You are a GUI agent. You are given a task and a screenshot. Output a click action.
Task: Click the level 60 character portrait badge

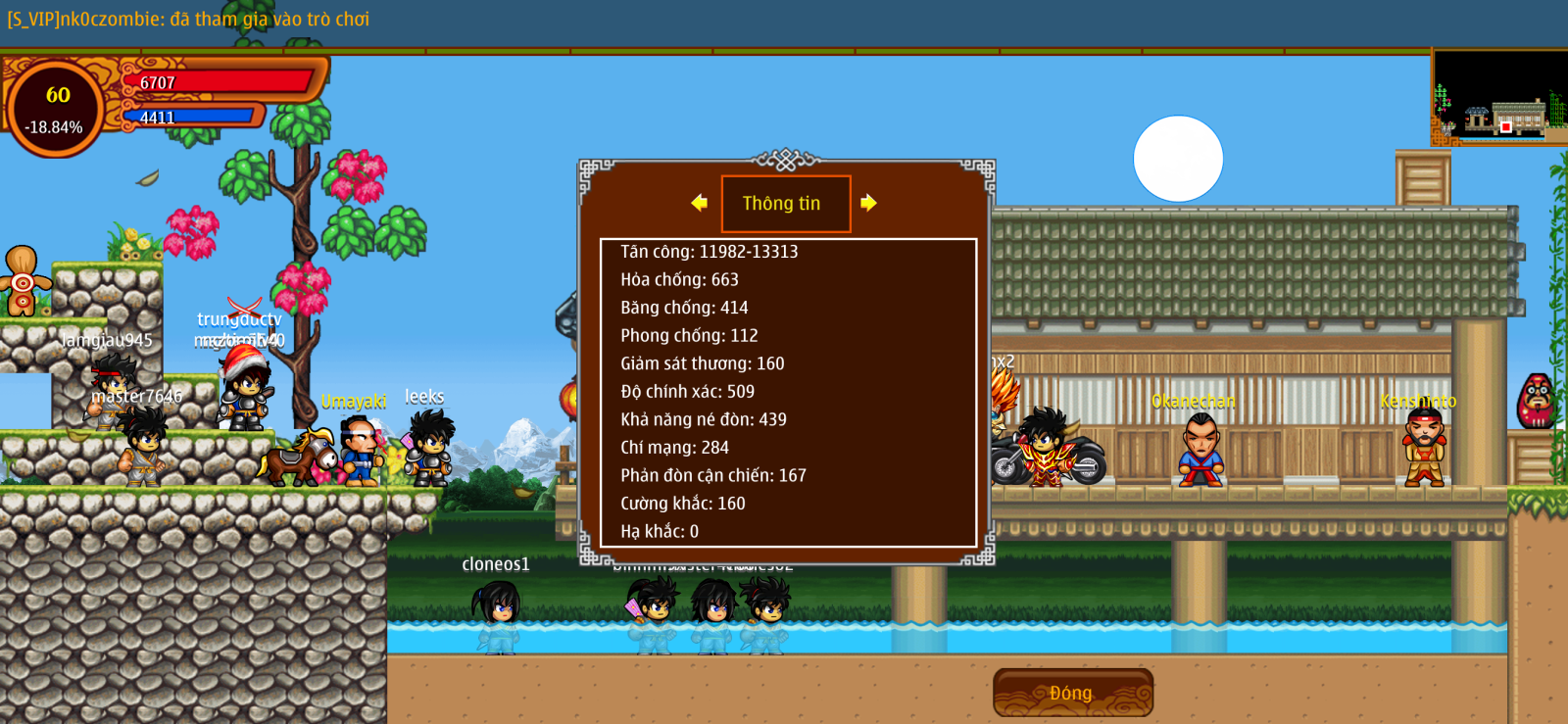(x=56, y=109)
